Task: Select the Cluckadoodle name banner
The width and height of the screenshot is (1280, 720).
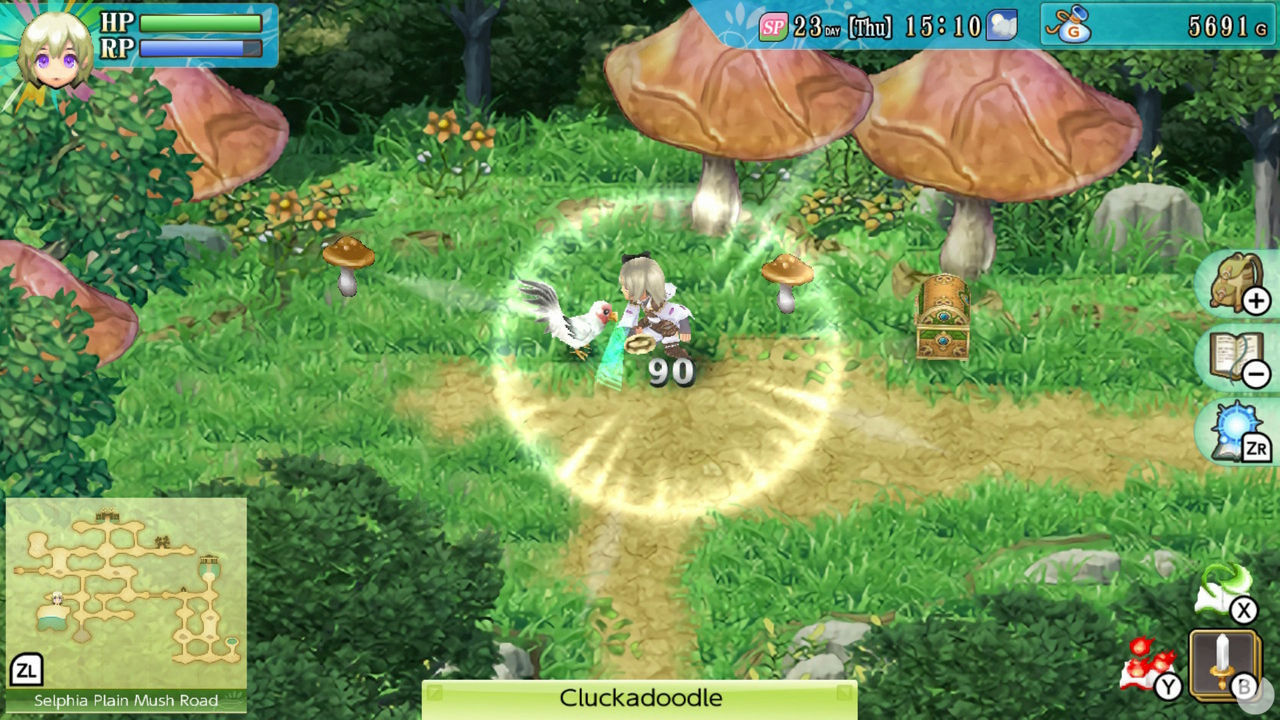Action: pyautogui.click(x=640, y=699)
